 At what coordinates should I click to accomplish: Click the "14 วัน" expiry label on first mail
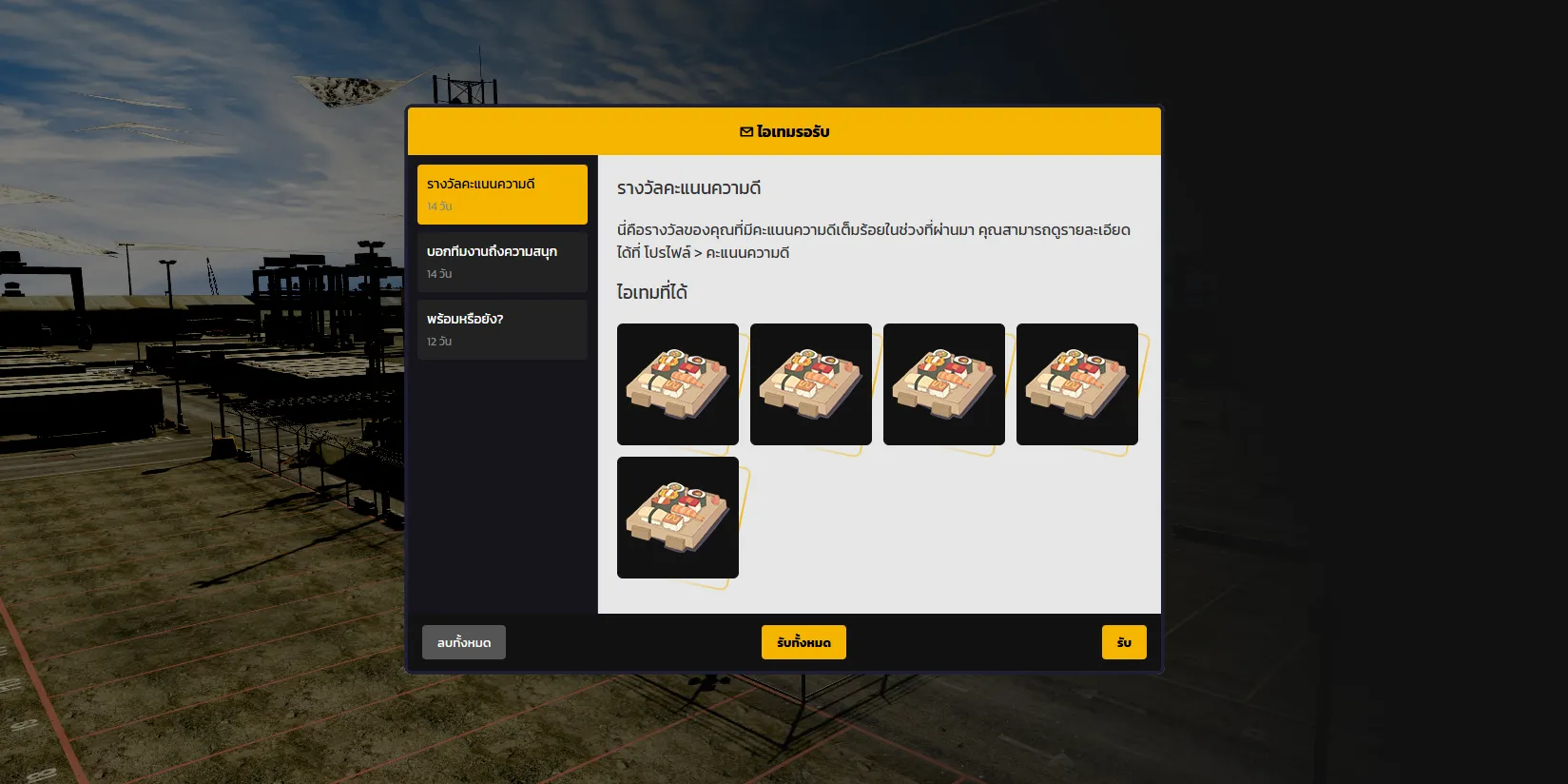439,206
